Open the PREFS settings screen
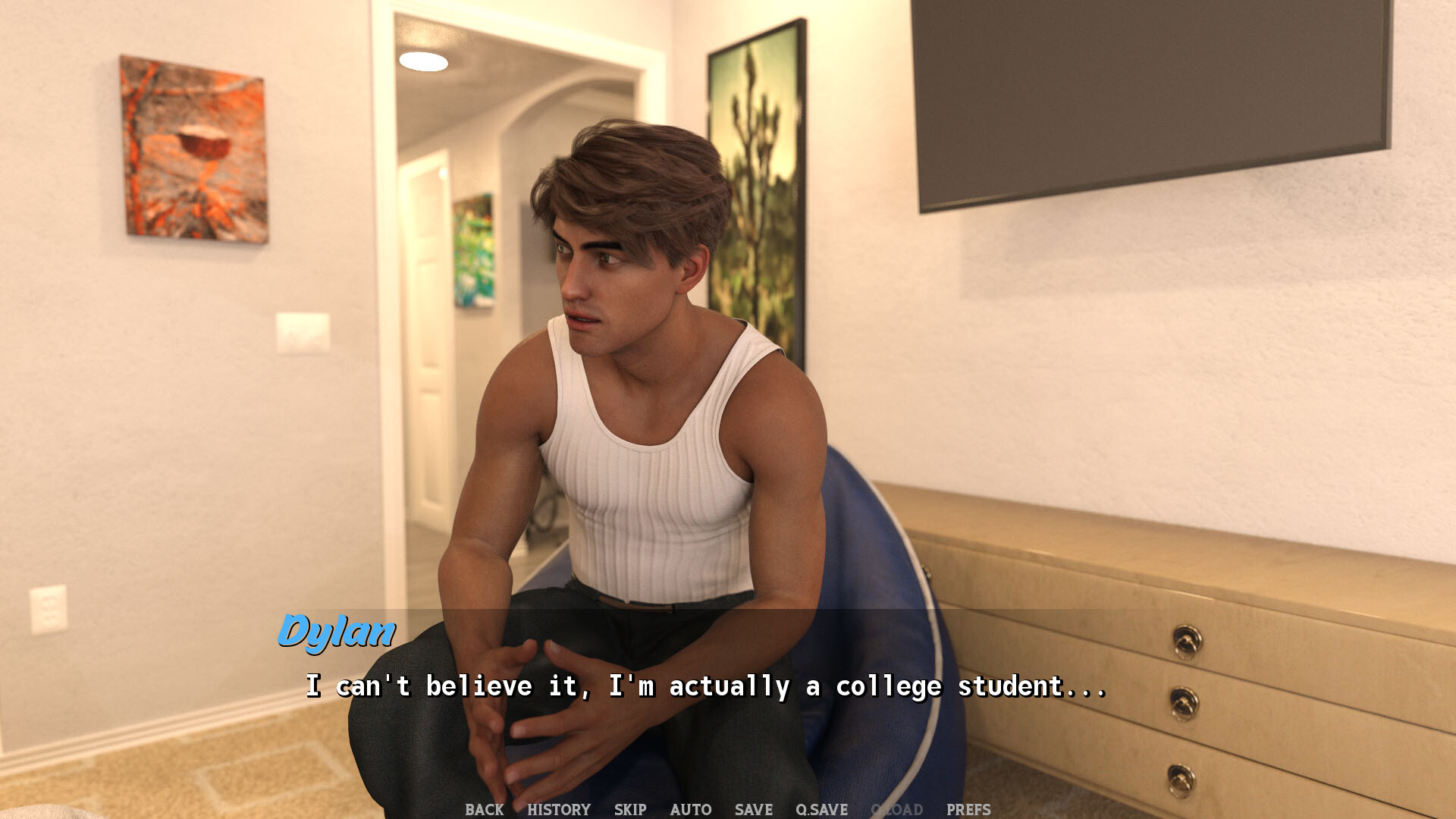This screenshot has height=819, width=1456. click(968, 809)
